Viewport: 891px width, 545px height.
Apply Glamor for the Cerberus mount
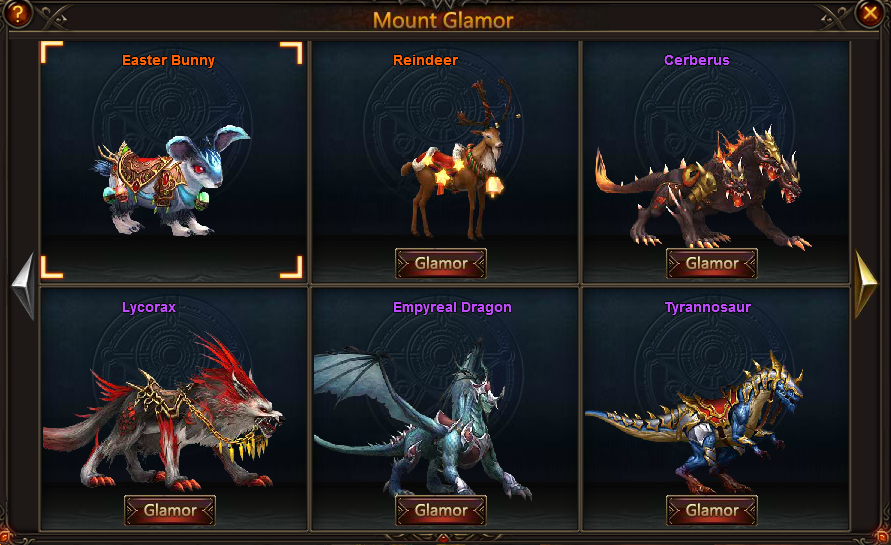(x=712, y=264)
